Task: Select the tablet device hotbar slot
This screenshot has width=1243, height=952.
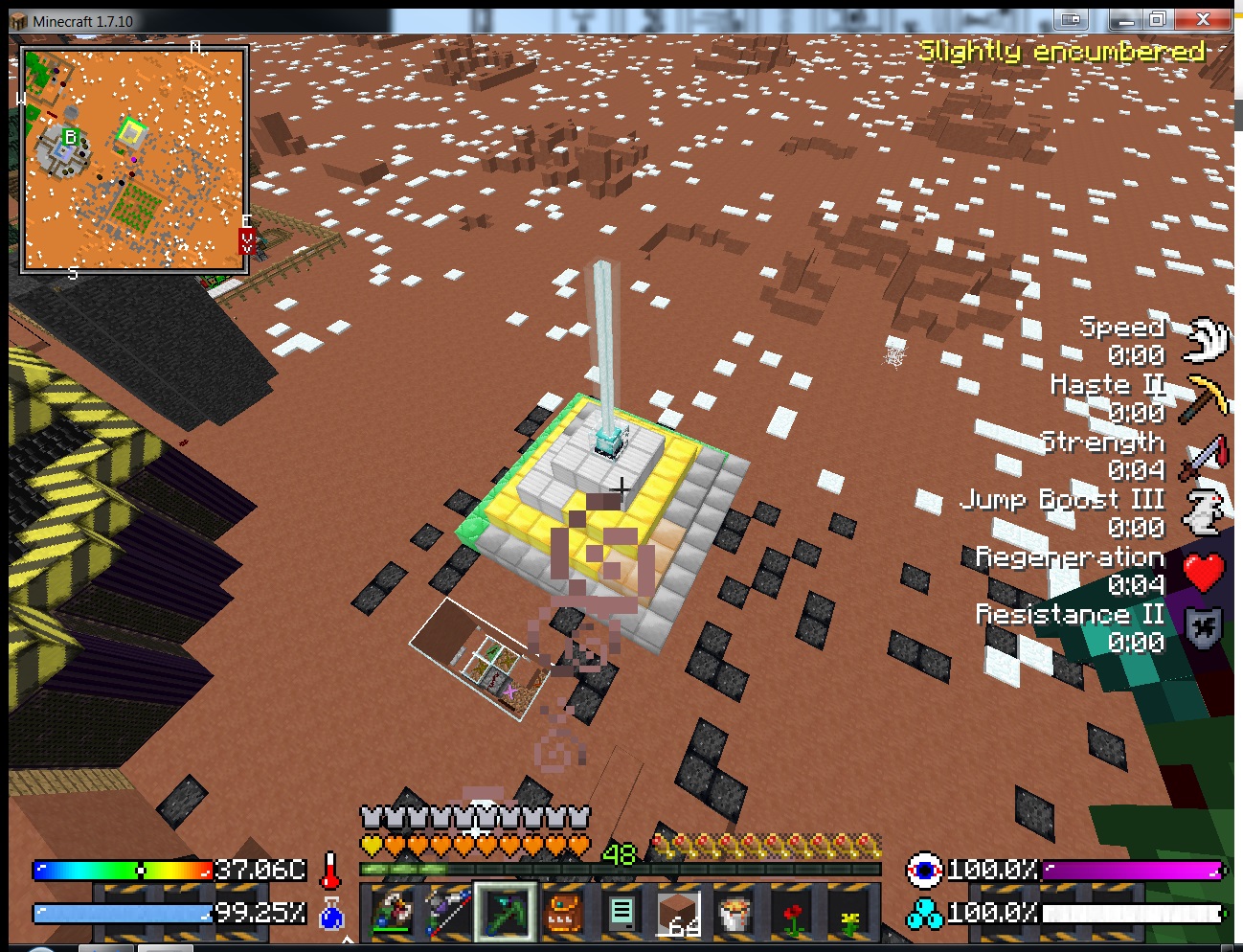Action: coord(621,911)
